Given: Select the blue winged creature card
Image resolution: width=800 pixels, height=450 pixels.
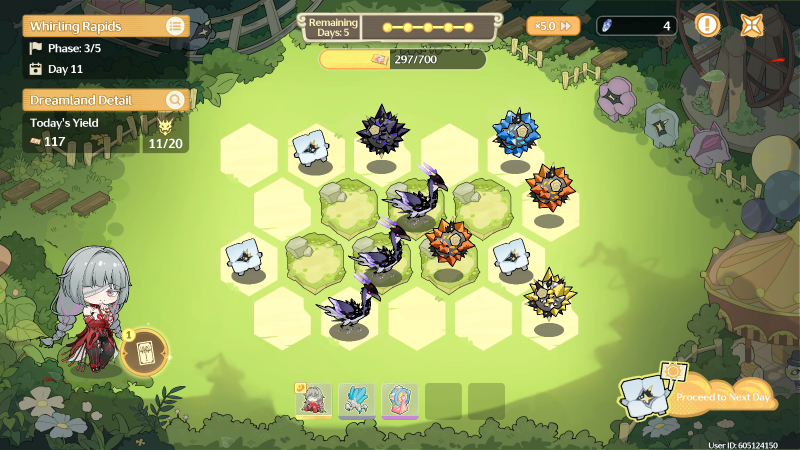Looking at the screenshot, I should tap(357, 400).
